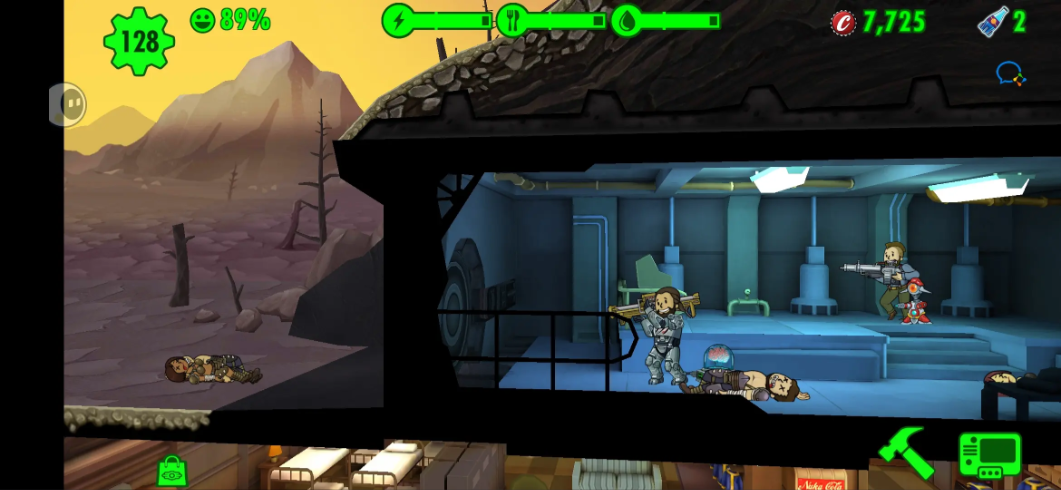This screenshot has height=490, width=1061.
Task: Tap the bottle caps icon
Action: pyautogui.click(x=843, y=22)
